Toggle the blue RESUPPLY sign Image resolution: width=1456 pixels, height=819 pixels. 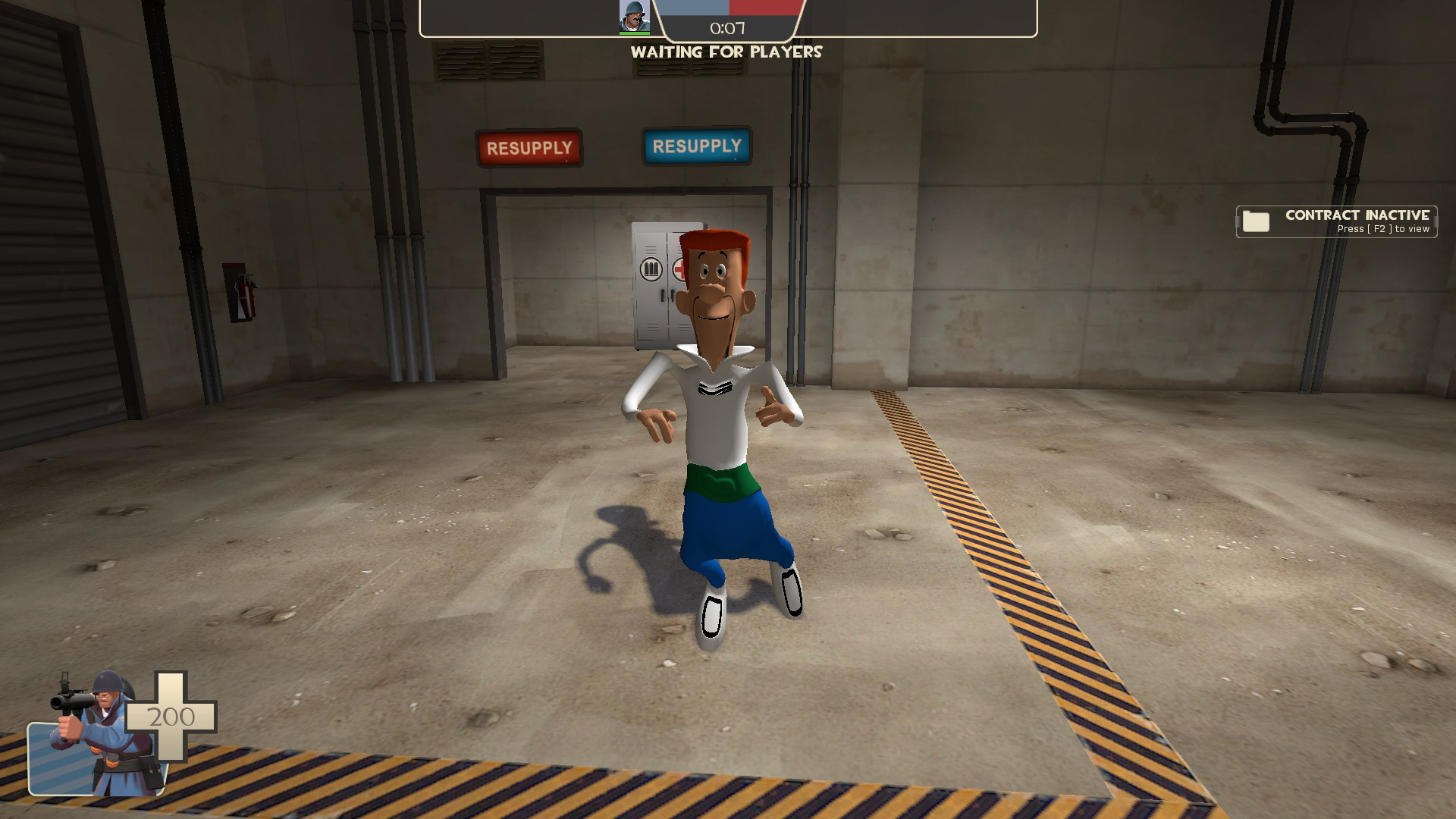pyautogui.click(x=696, y=146)
